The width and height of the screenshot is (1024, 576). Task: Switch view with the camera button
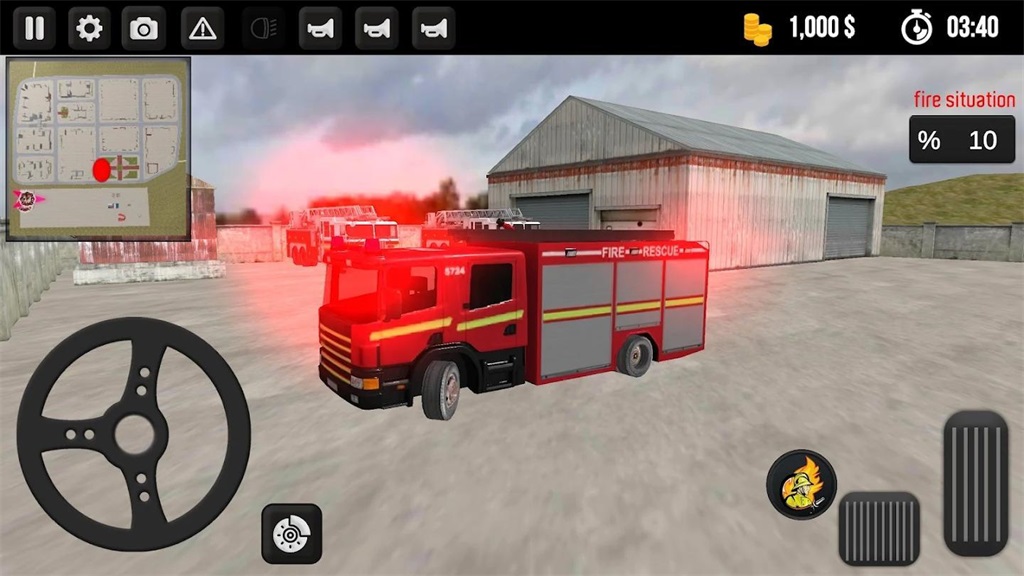[x=144, y=28]
